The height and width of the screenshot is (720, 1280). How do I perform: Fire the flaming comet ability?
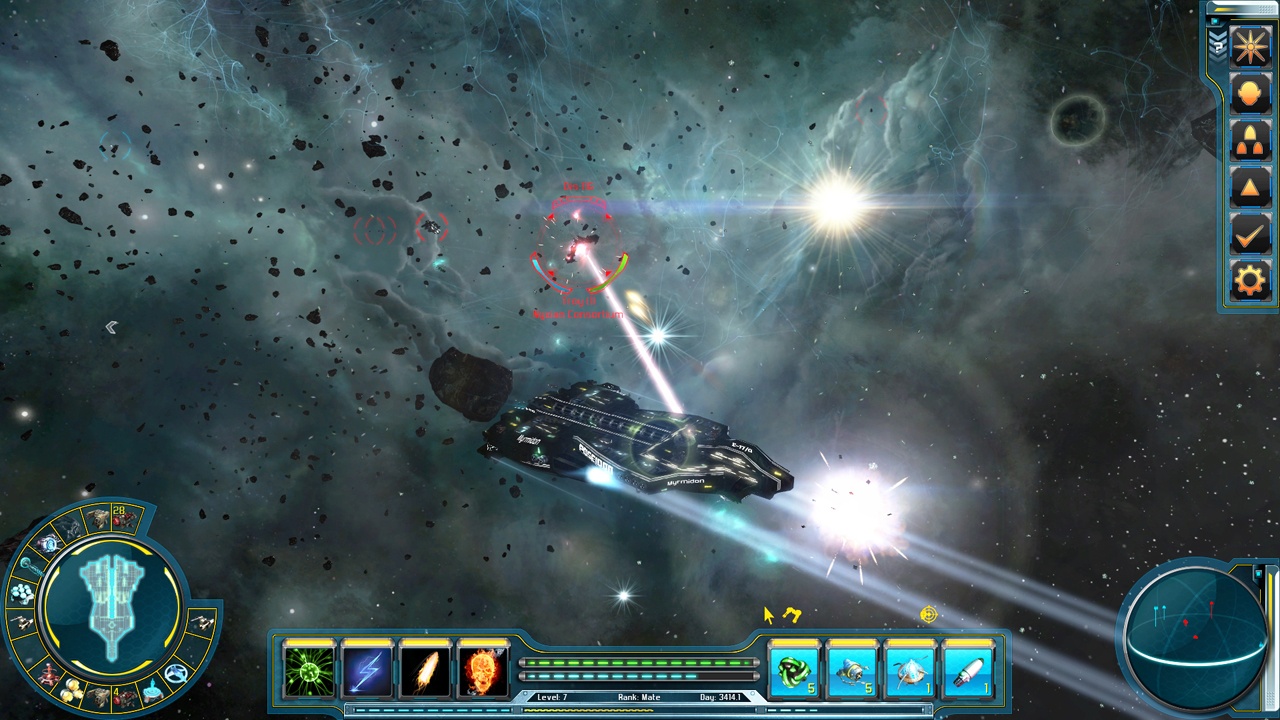coord(426,670)
